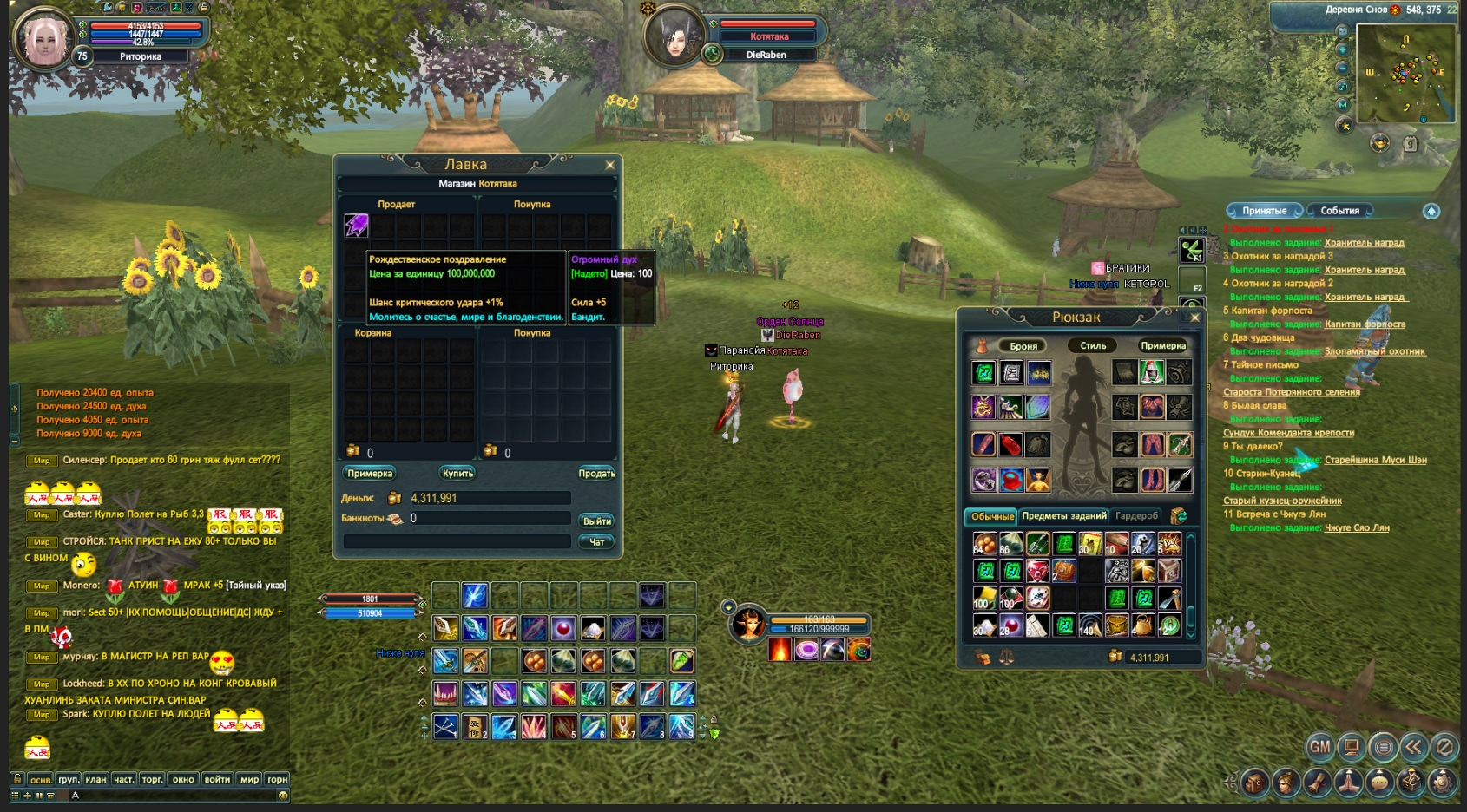Show the Принятые quests tab
Image resolution: width=1467 pixels, height=812 pixels.
[x=1264, y=211]
